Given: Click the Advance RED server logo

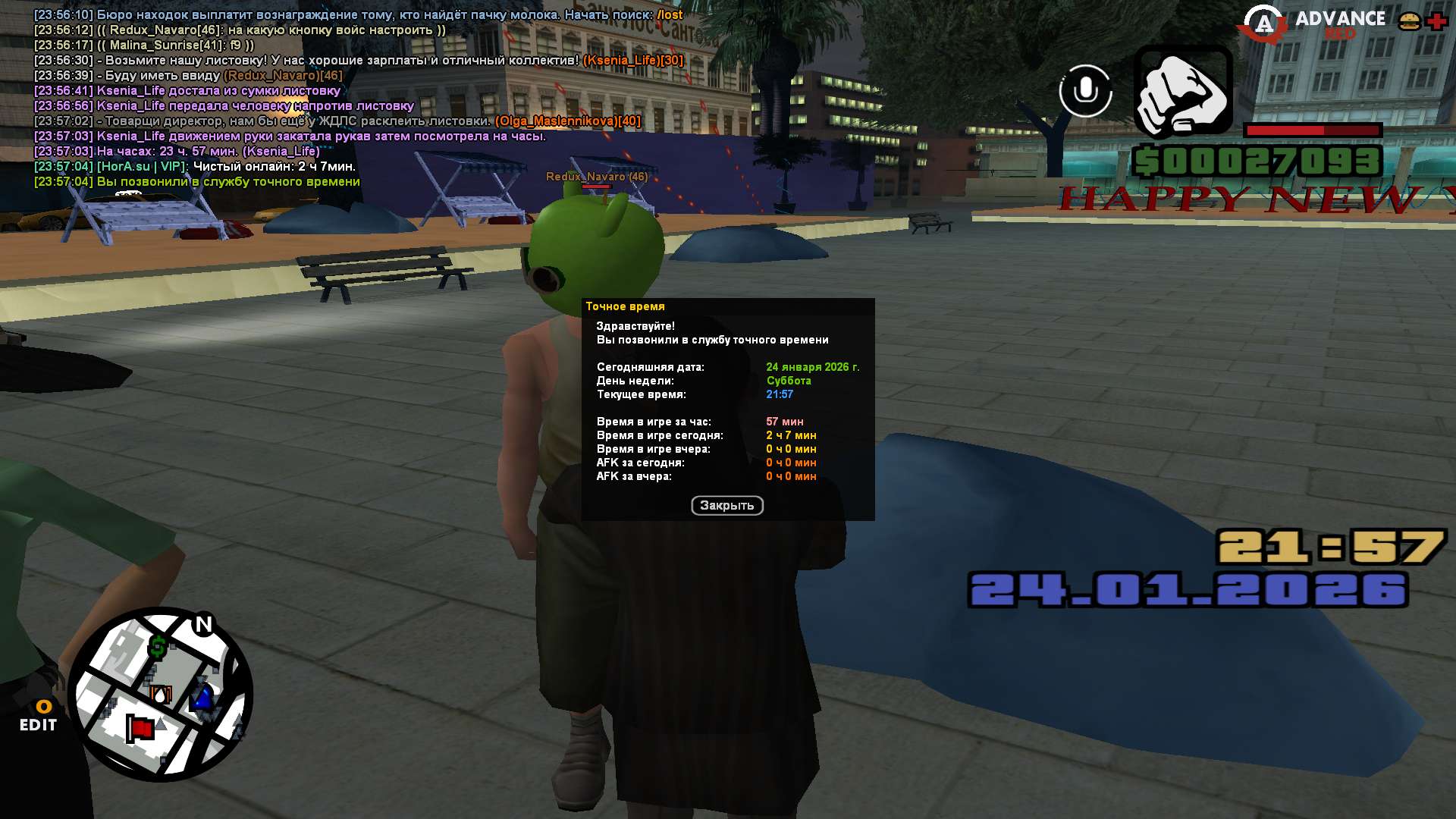Looking at the screenshot, I should [1312, 24].
